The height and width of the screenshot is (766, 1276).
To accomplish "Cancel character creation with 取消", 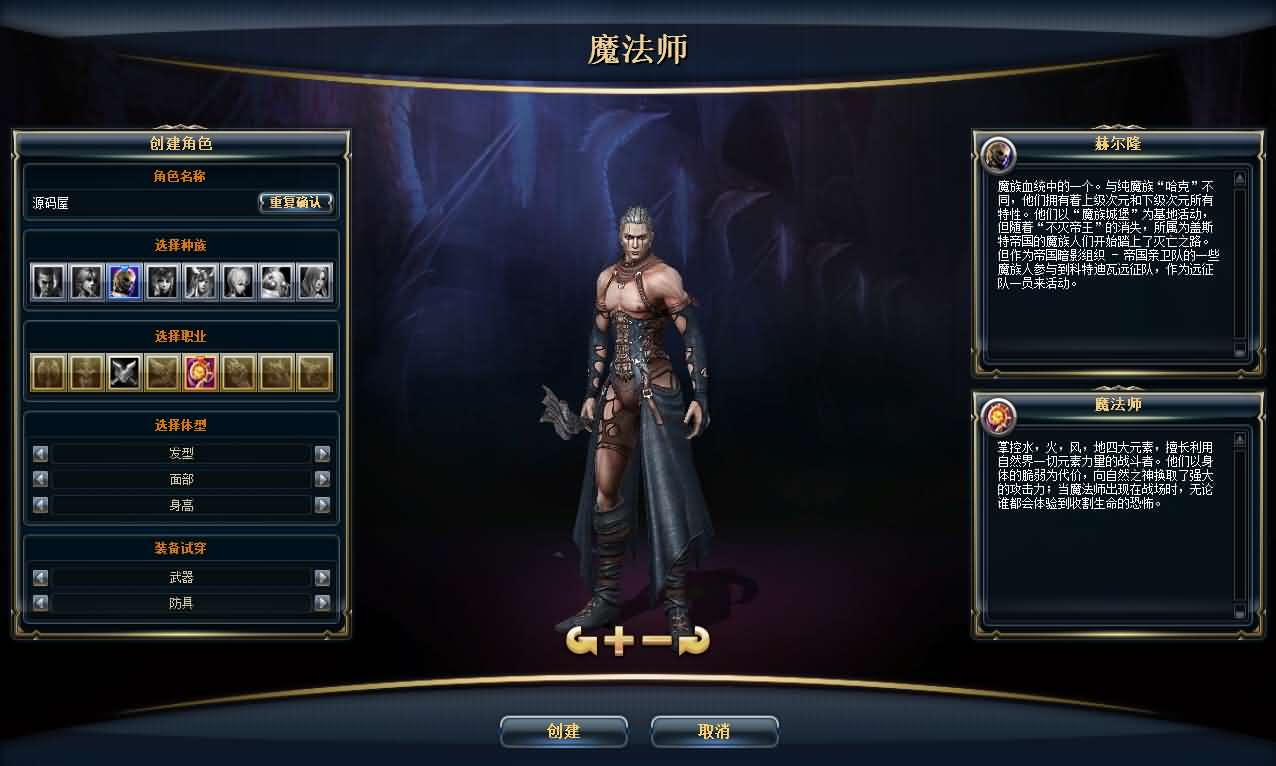I will [714, 731].
